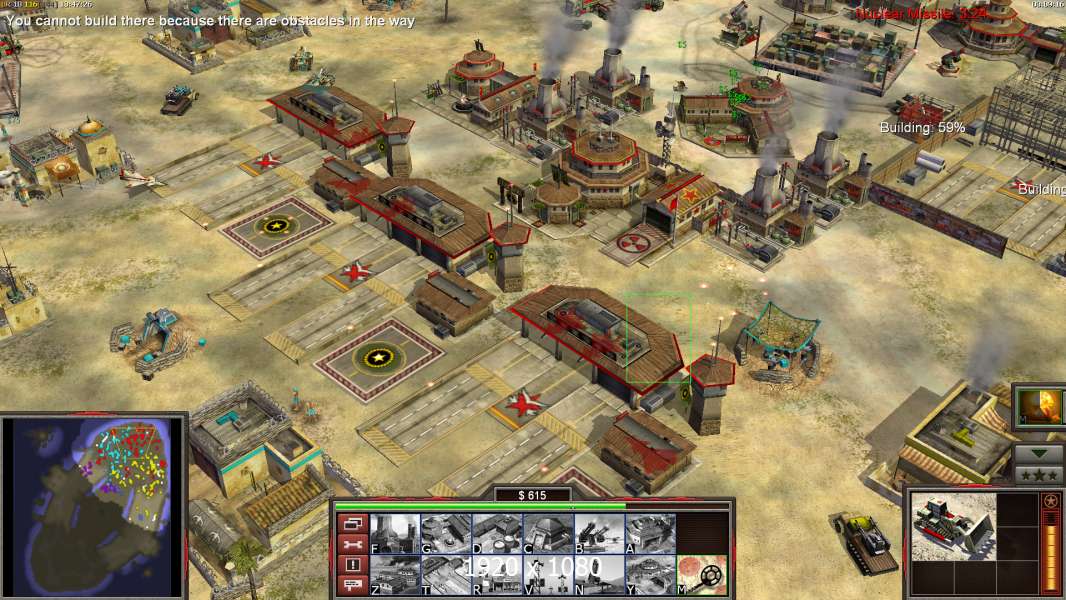Select Gattling Cannon defense icon
The width and height of the screenshot is (1066, 600).
click(x=598, y=534)
